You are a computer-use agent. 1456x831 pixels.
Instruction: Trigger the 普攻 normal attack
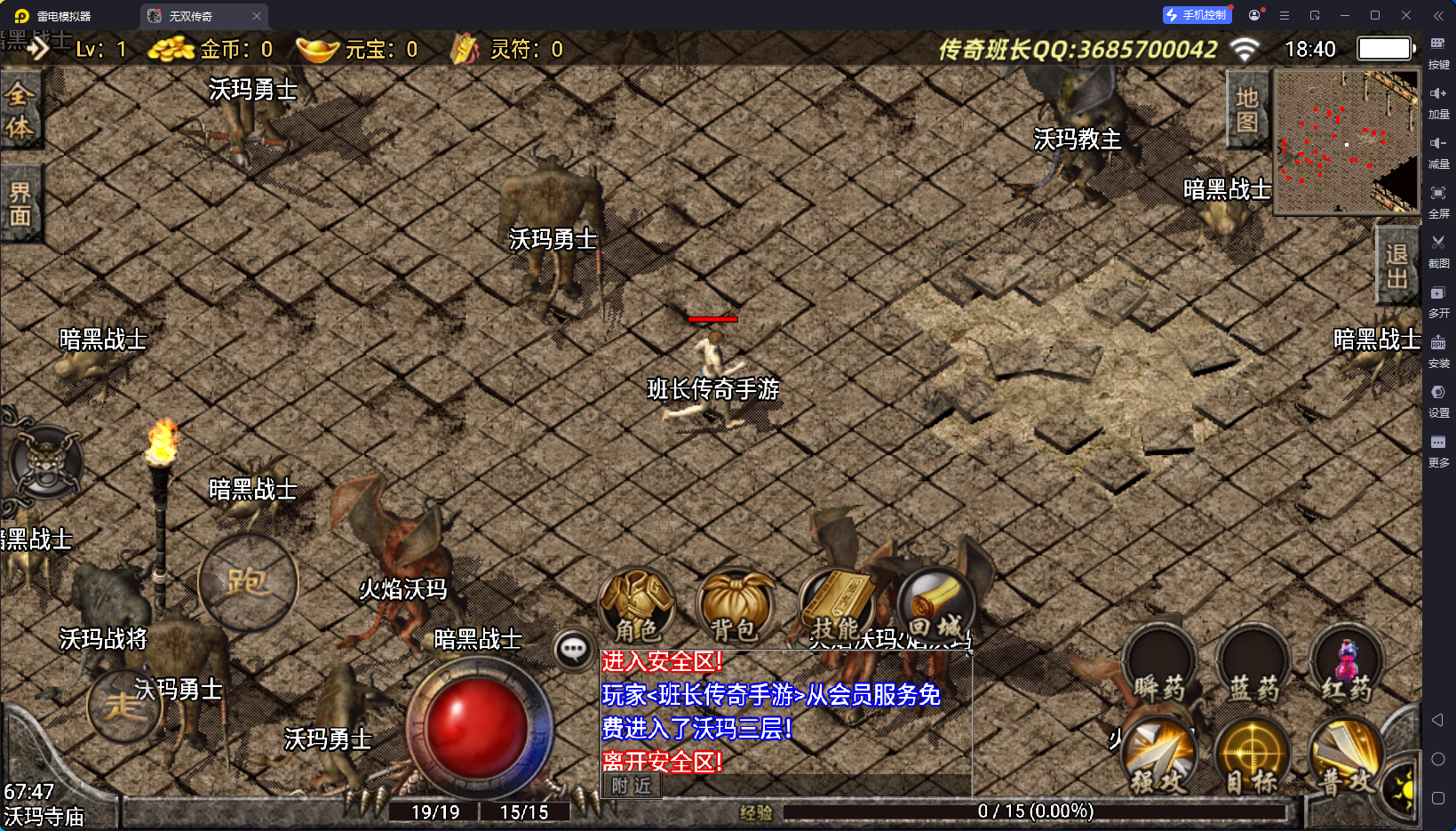pos(1346,755)
